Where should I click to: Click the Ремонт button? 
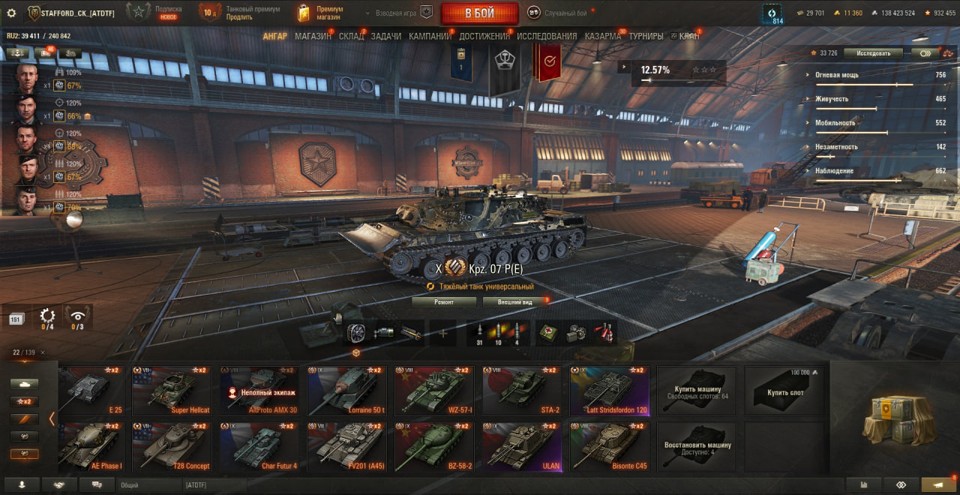pyautogui.click(x=444, y=301)
